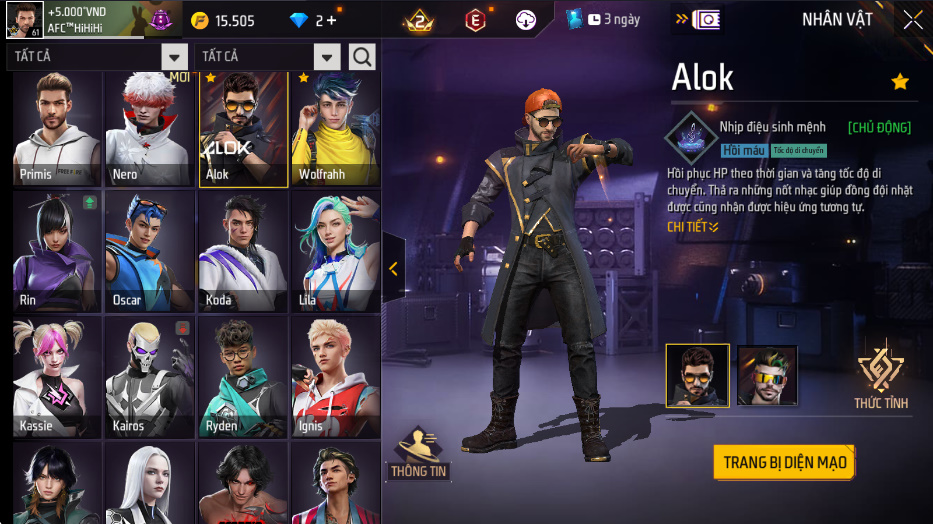The image size is (933, 524).
Task: Choose Koda in the character grid
Action: [243, 252]
